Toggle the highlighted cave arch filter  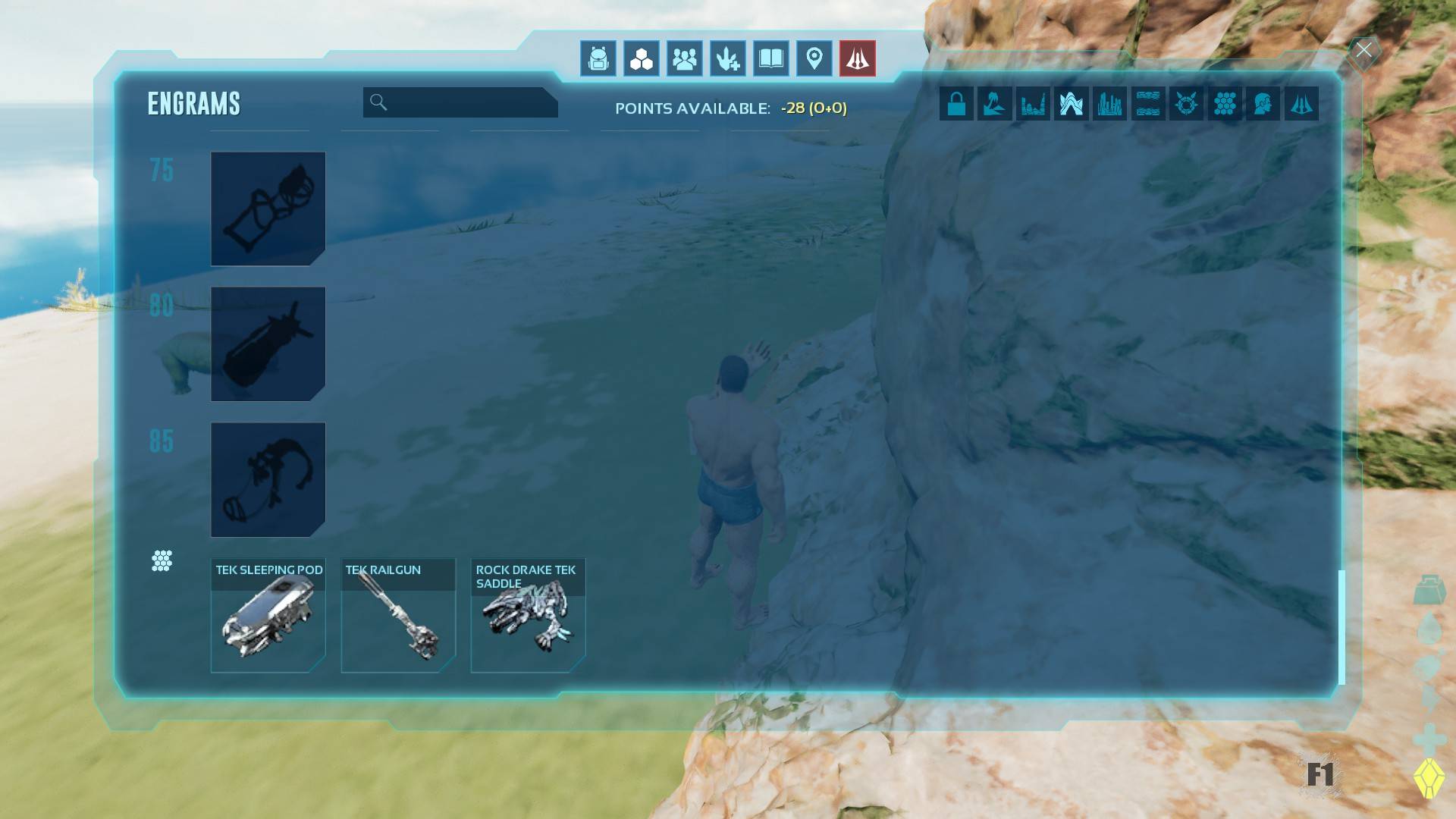1071,103
